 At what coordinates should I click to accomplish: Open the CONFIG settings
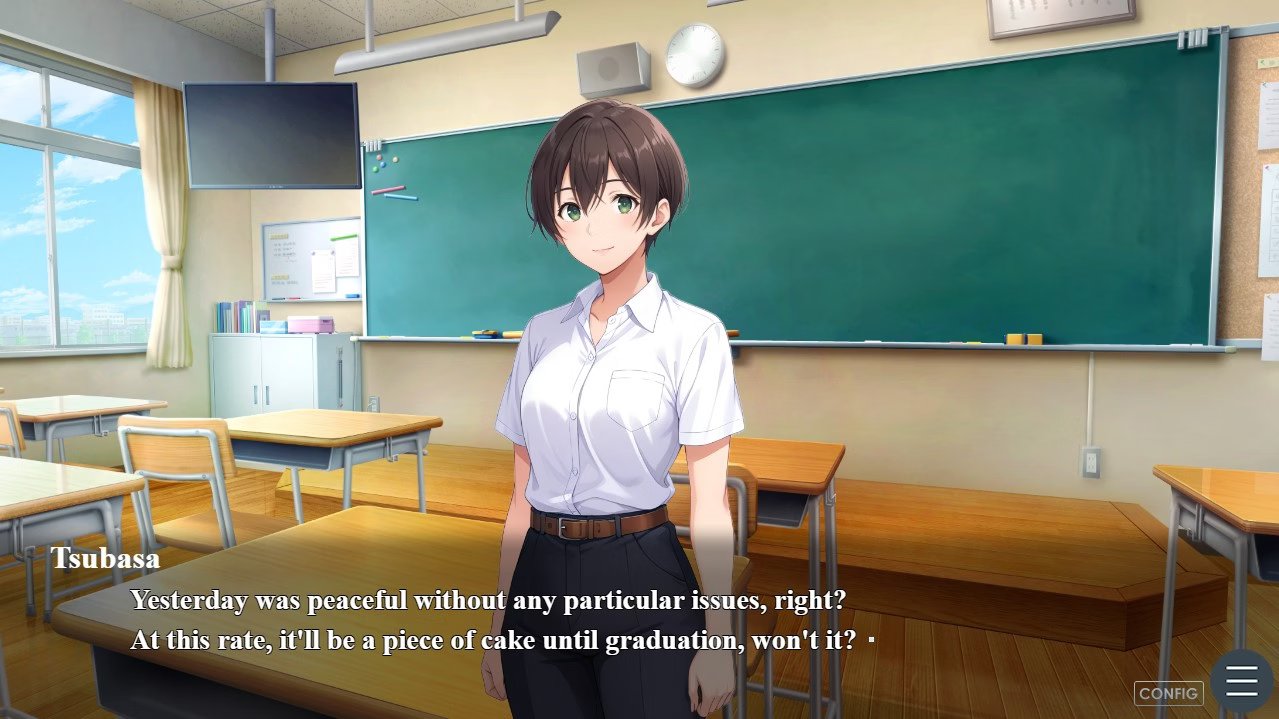pos(1168,693)
